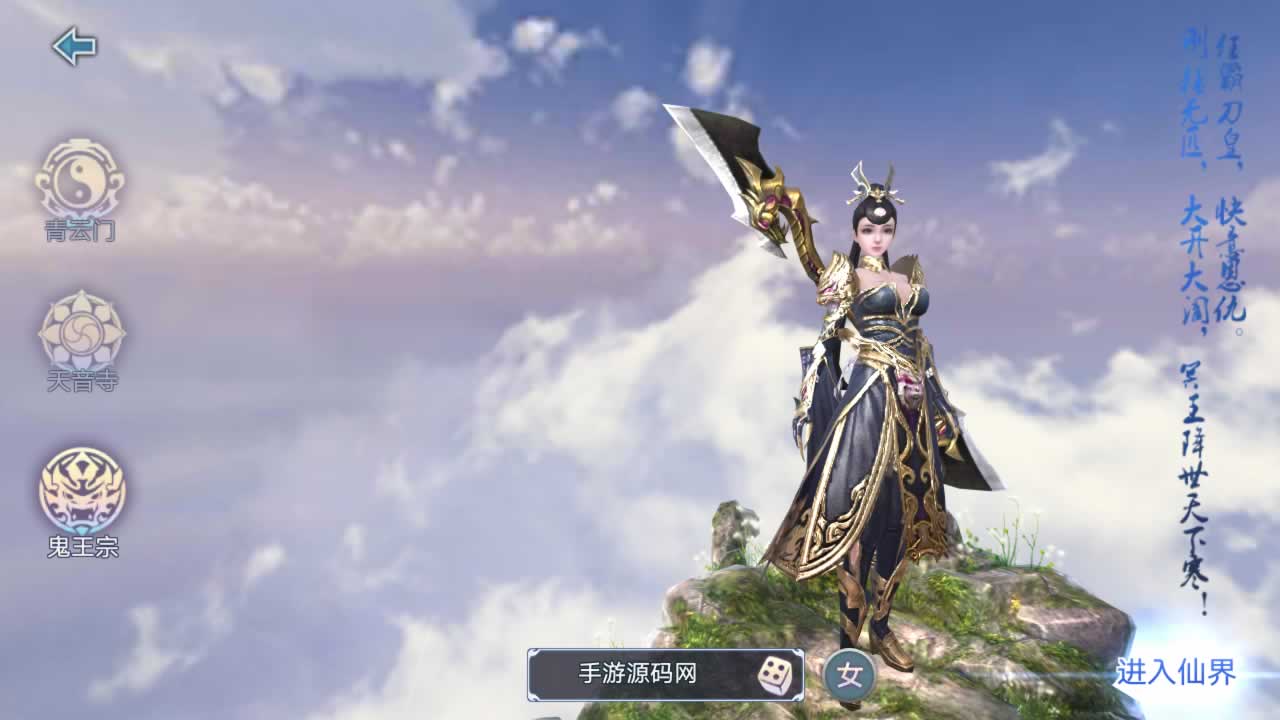
Task: Click the character name input field
Action: pyautogui.click(x=638, y=674)
